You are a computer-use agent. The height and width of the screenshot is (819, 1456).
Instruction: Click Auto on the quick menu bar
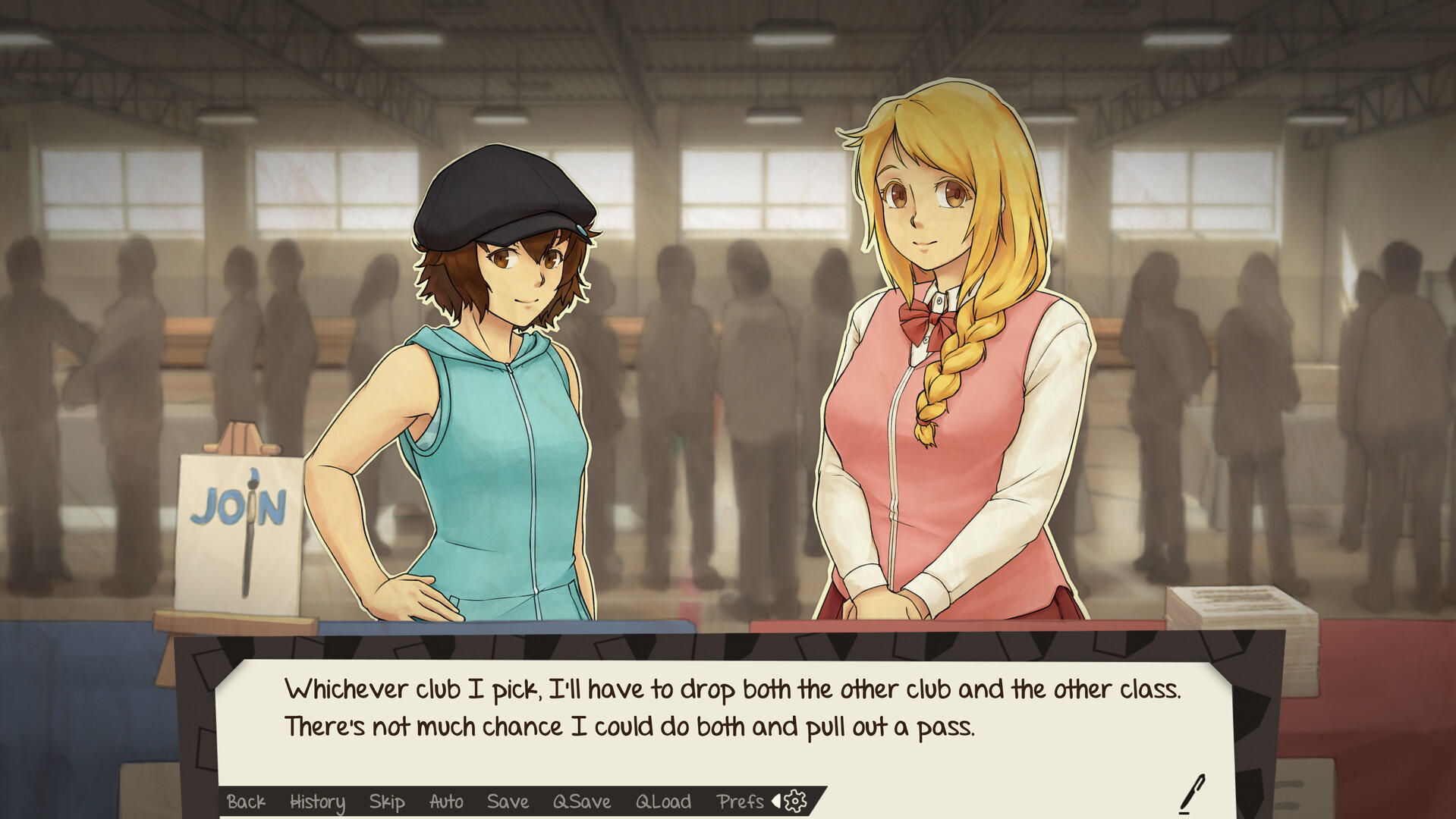tap(445, 802)
